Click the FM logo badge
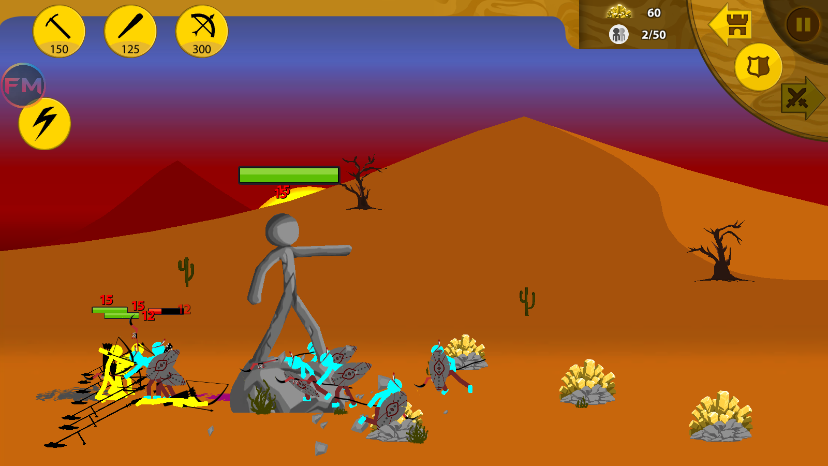Viewport: 828px width, 466px height. 22,85
